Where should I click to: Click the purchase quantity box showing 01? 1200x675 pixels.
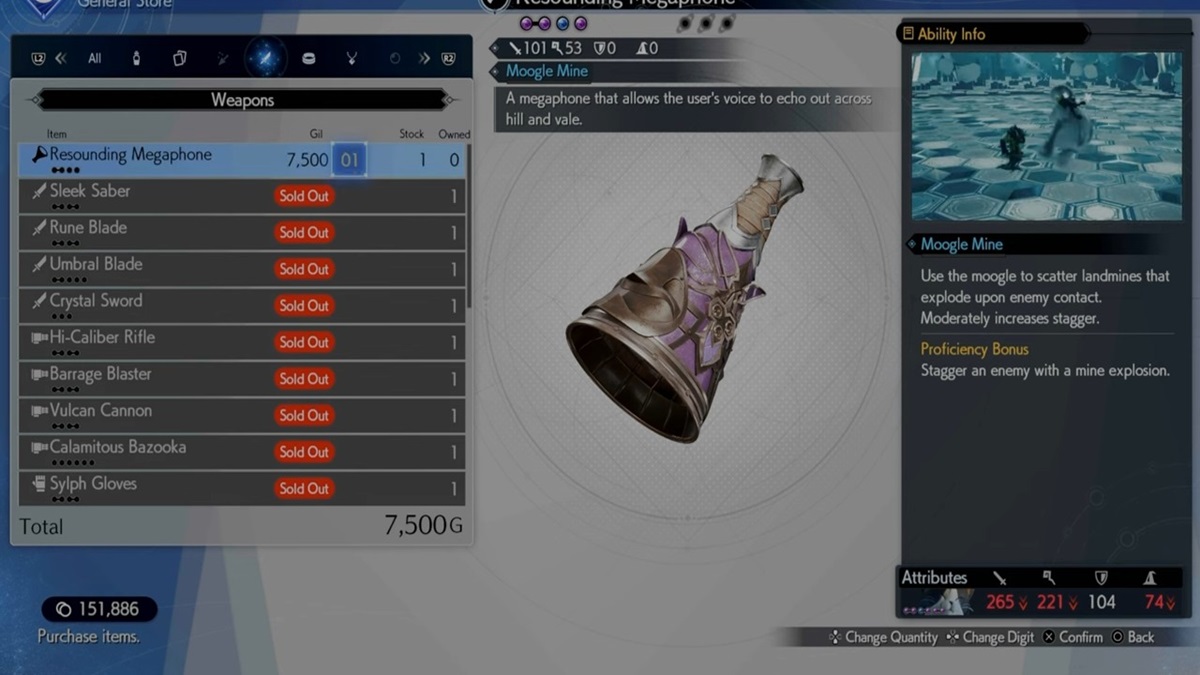(349, 160)
